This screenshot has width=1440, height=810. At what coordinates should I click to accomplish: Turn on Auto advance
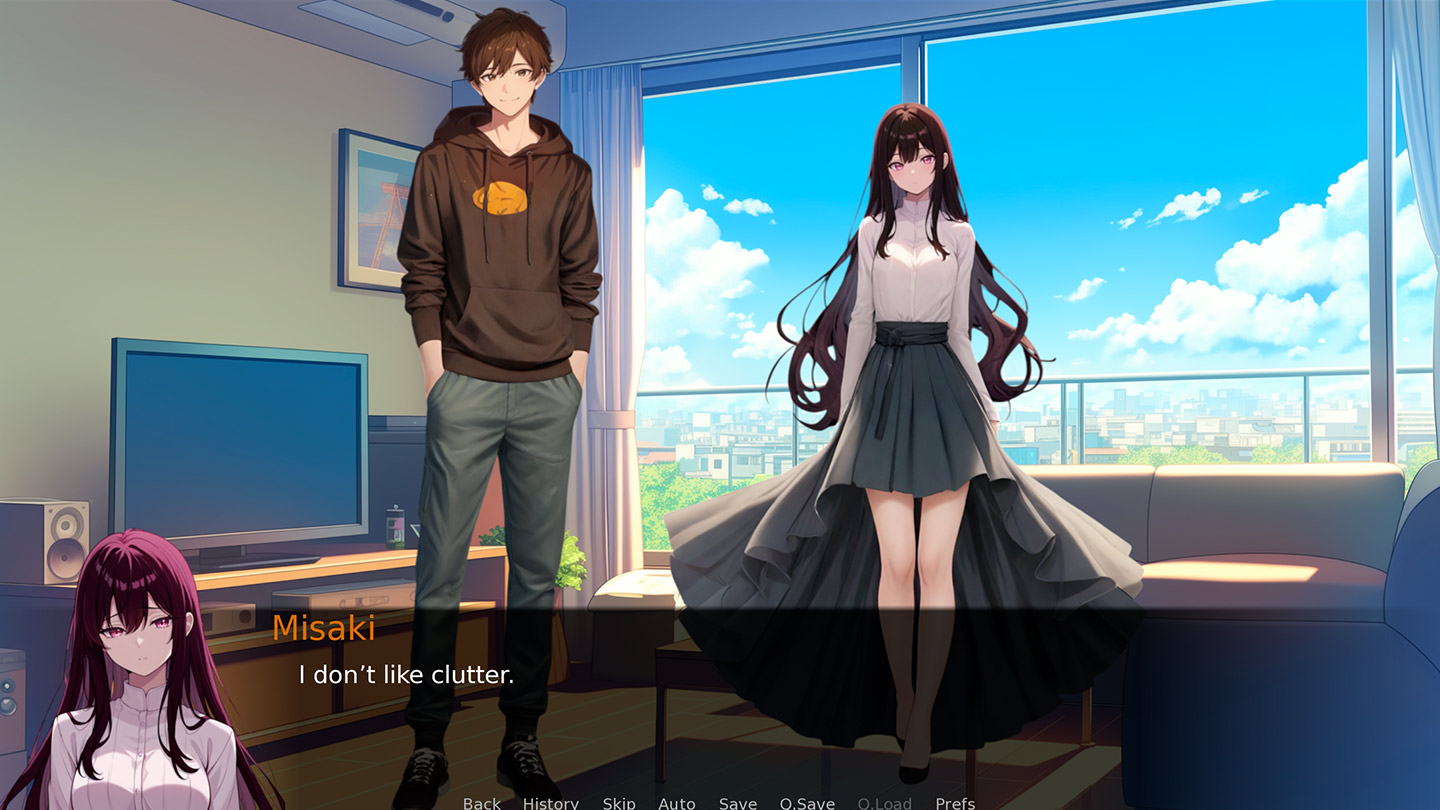(677, 803)
